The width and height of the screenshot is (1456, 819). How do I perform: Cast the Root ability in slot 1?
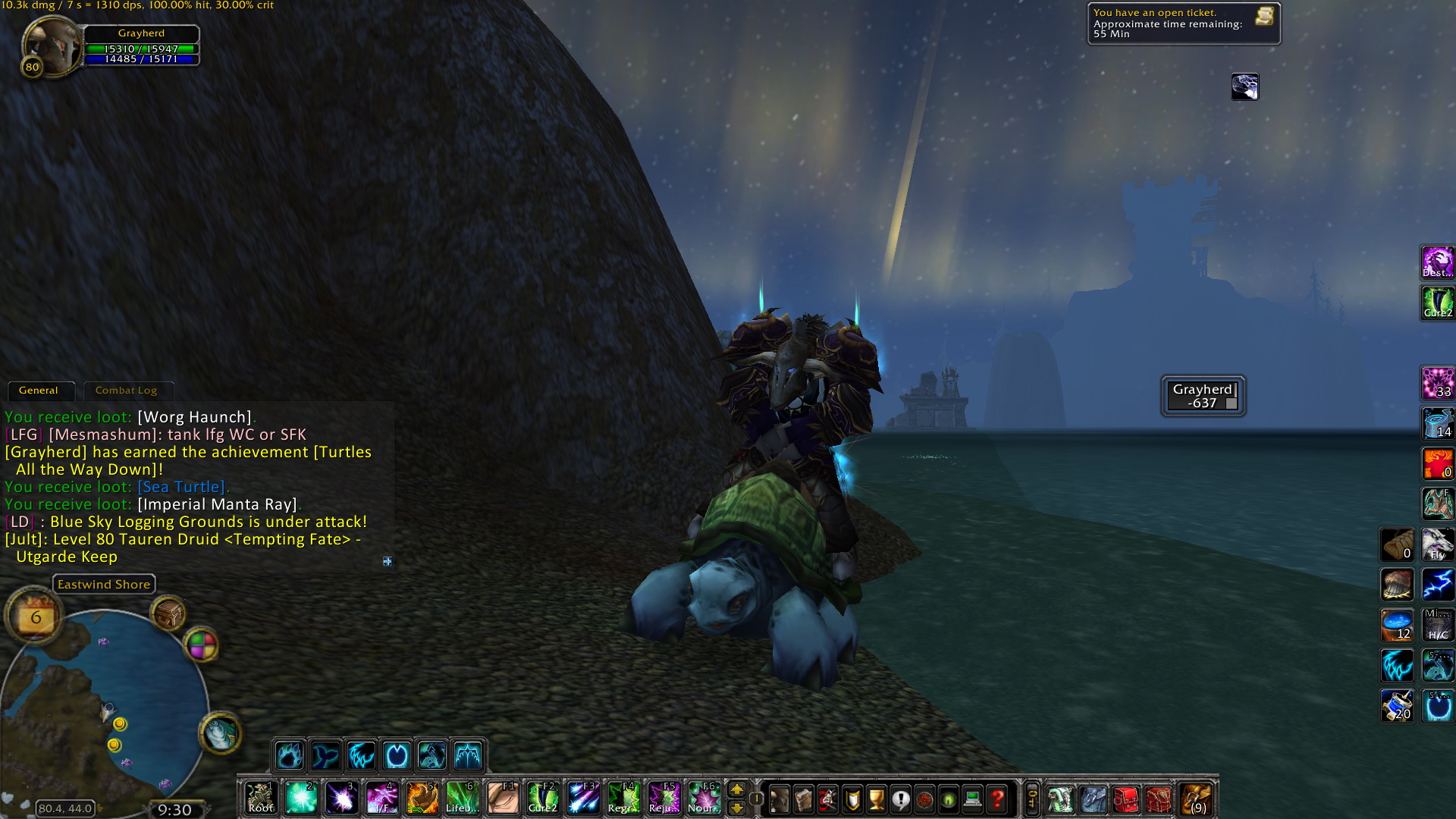coord(260,799)
